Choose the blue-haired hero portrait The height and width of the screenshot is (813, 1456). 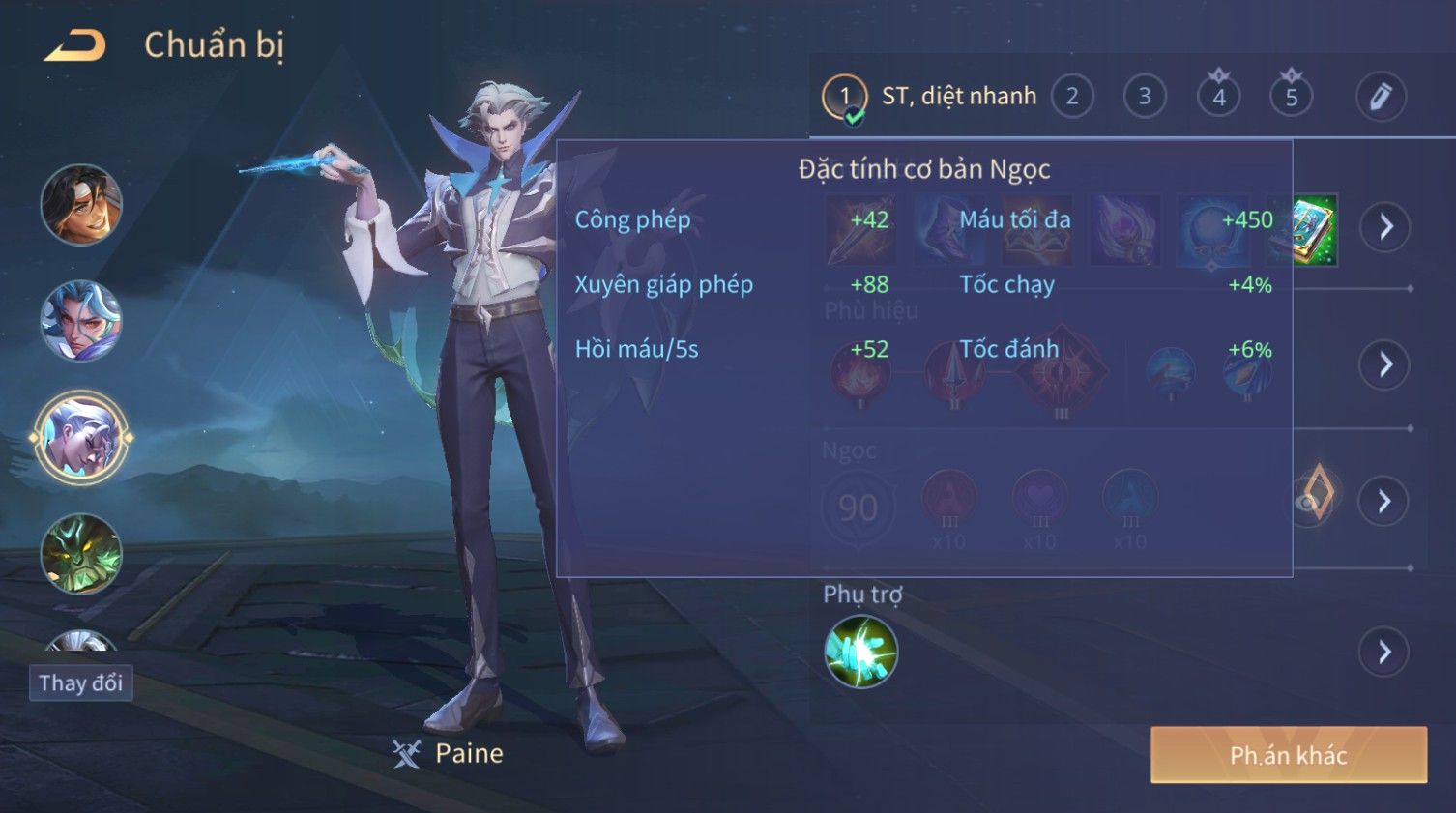pos(81,321)
